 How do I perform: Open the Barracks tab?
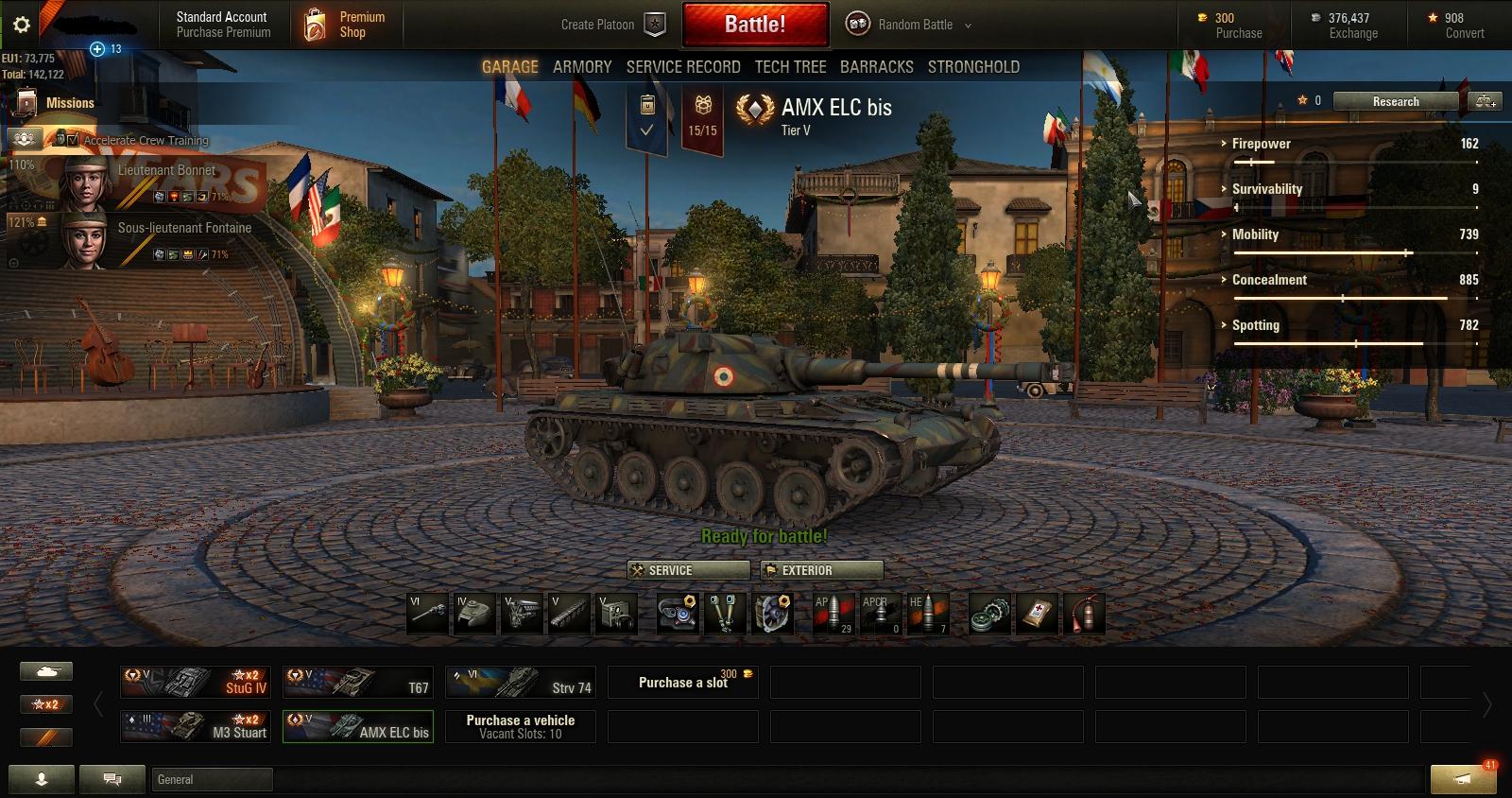pyautogui.click(x=876, y=67)
